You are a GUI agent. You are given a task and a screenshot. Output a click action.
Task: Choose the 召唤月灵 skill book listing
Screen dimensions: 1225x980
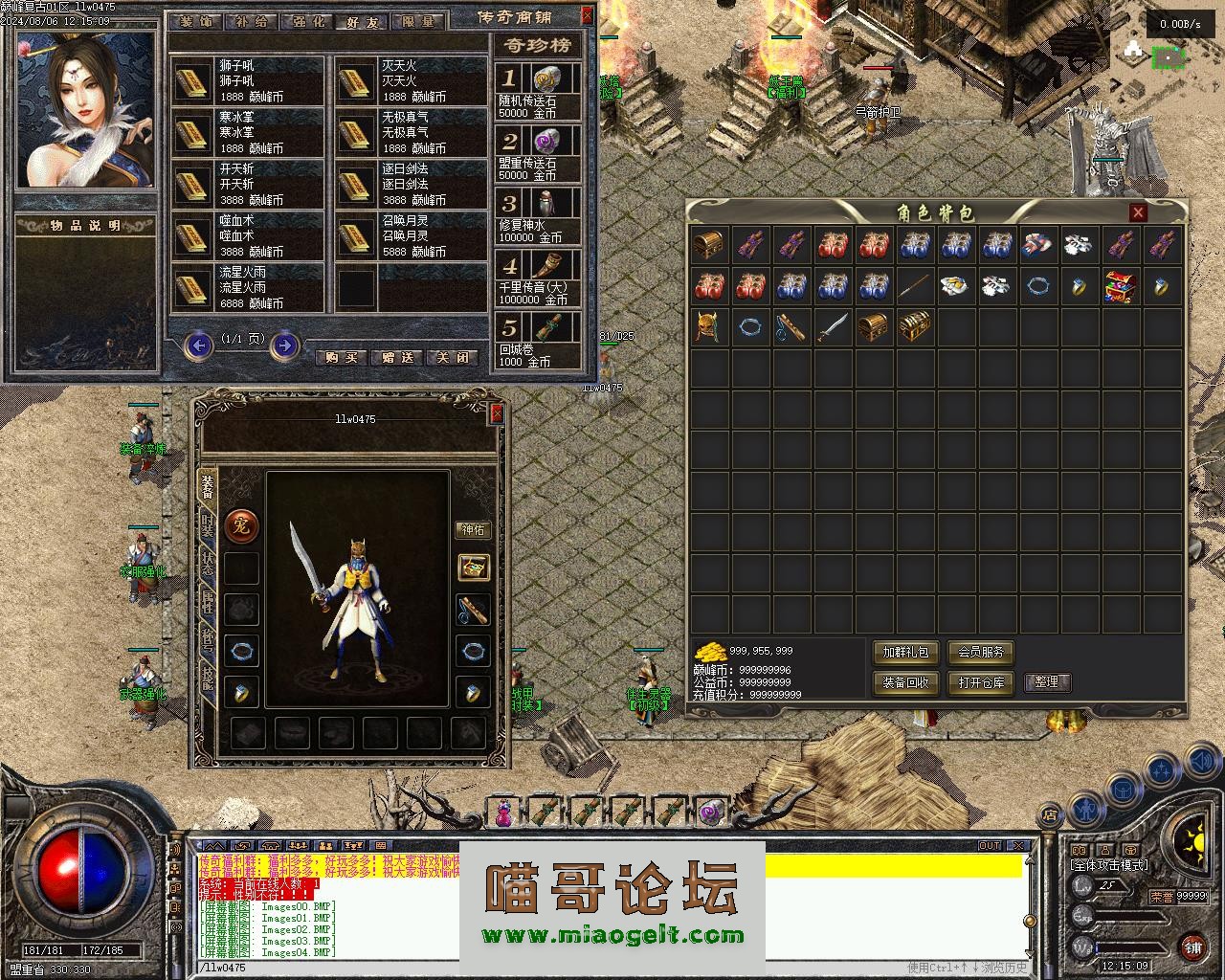(x=412, y=235)
